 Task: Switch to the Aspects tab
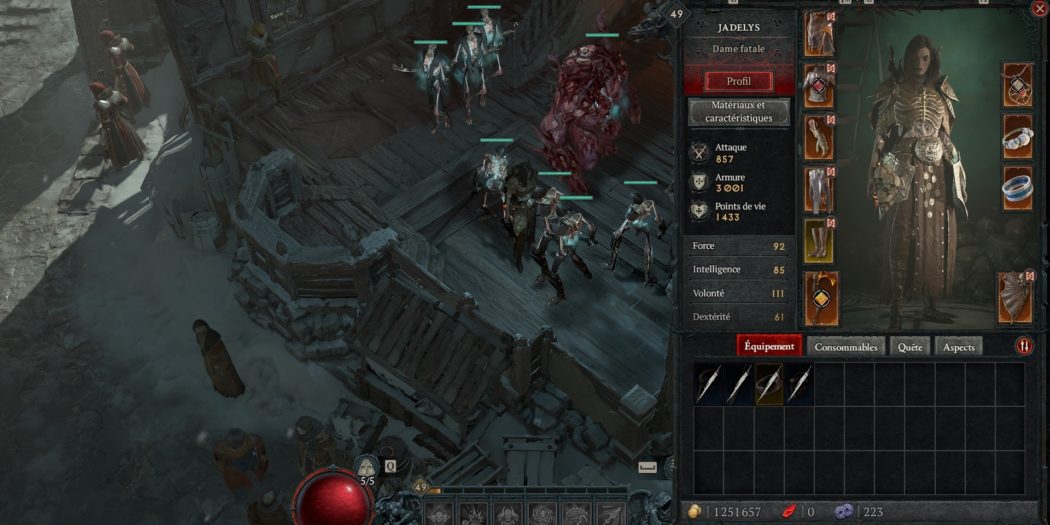[x=958, y=346]
